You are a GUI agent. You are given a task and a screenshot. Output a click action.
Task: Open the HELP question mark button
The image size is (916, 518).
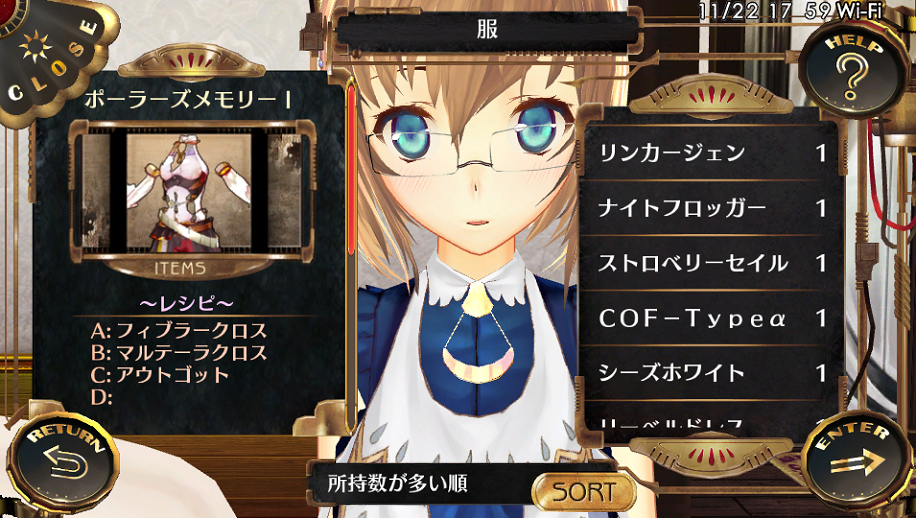pos(853,72)
